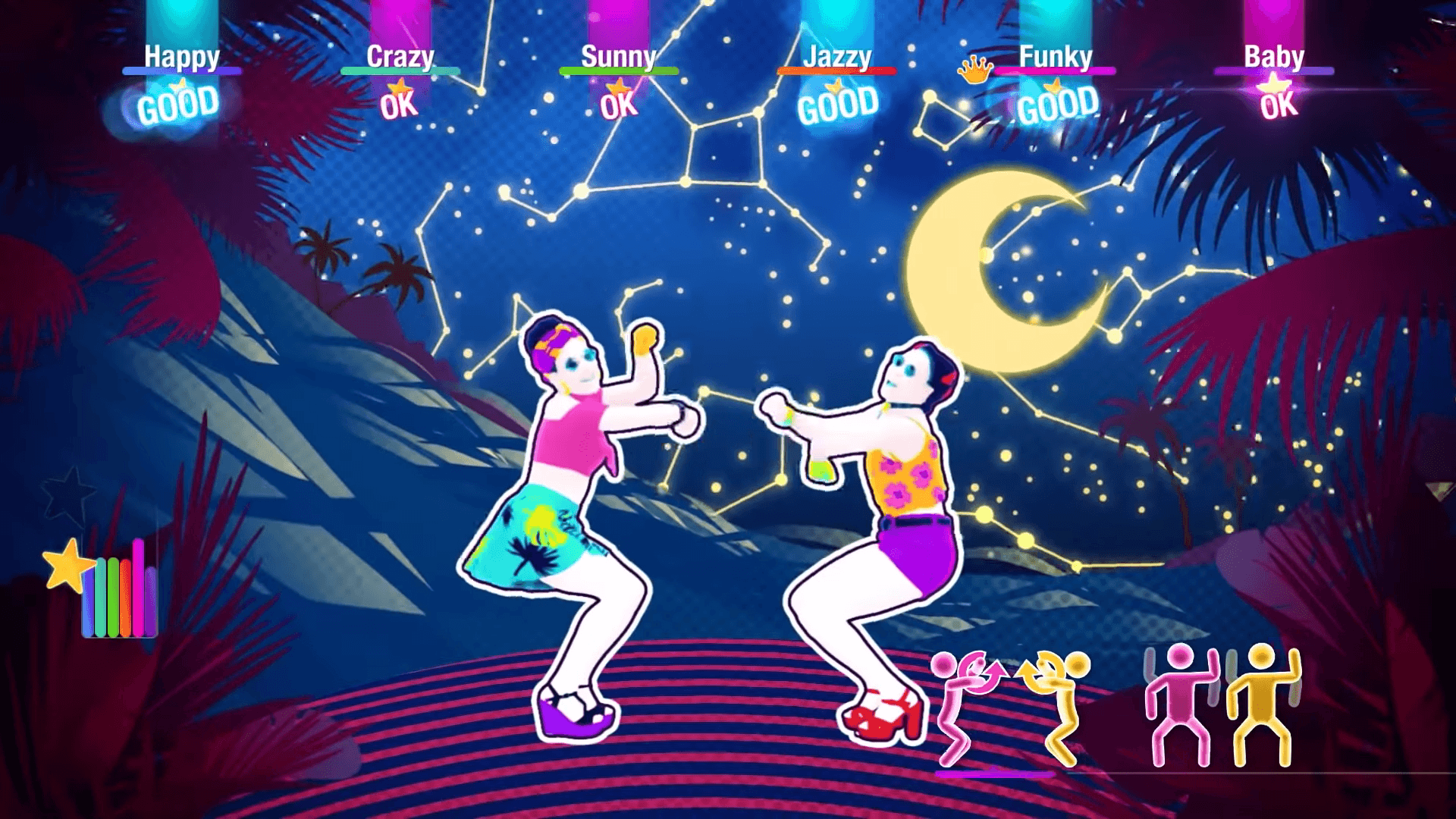The image size is (1456, 819).
Task: Select the Crazy player nameplate
Action: tap(400, 55)
